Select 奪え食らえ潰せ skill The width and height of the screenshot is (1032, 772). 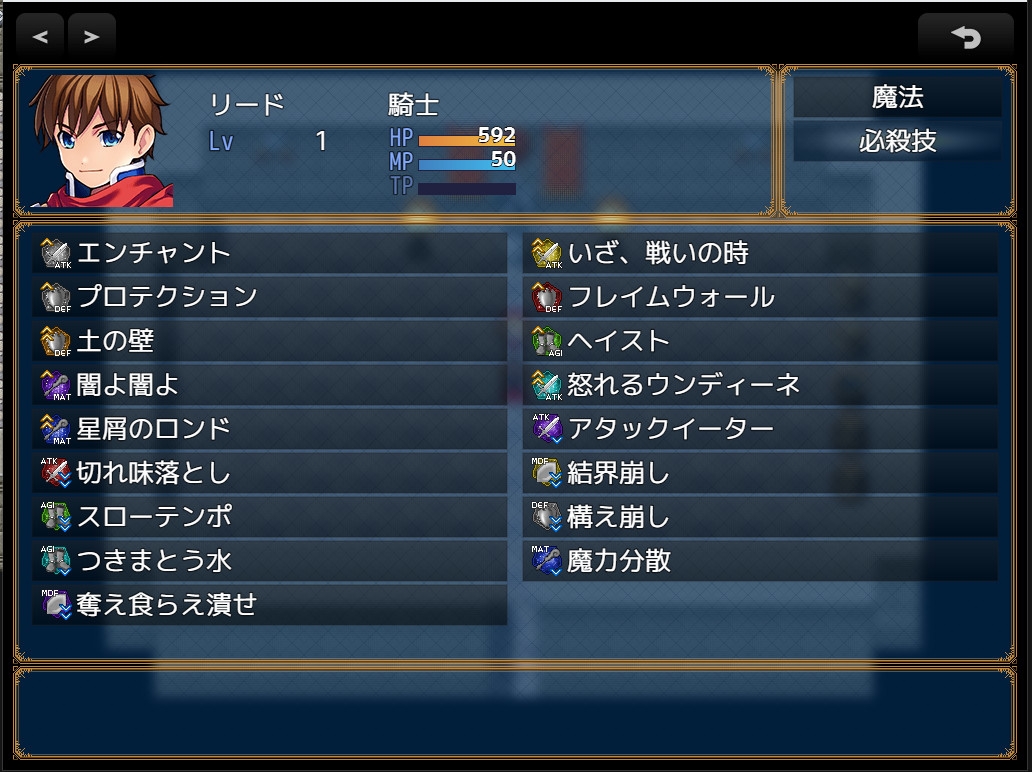[270, 605]
